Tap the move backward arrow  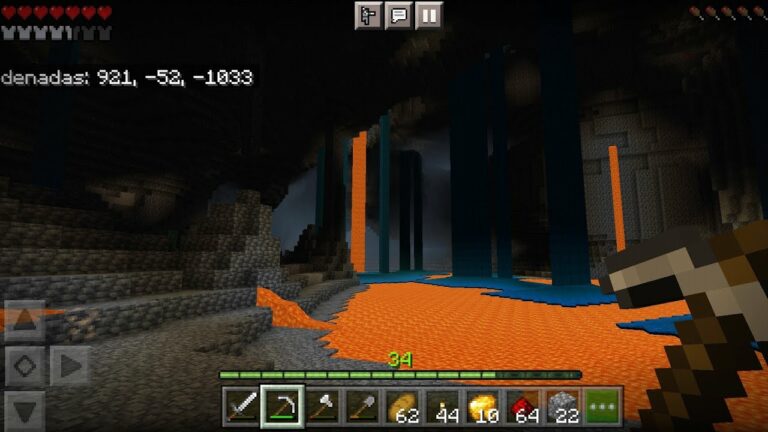(25, 410)
